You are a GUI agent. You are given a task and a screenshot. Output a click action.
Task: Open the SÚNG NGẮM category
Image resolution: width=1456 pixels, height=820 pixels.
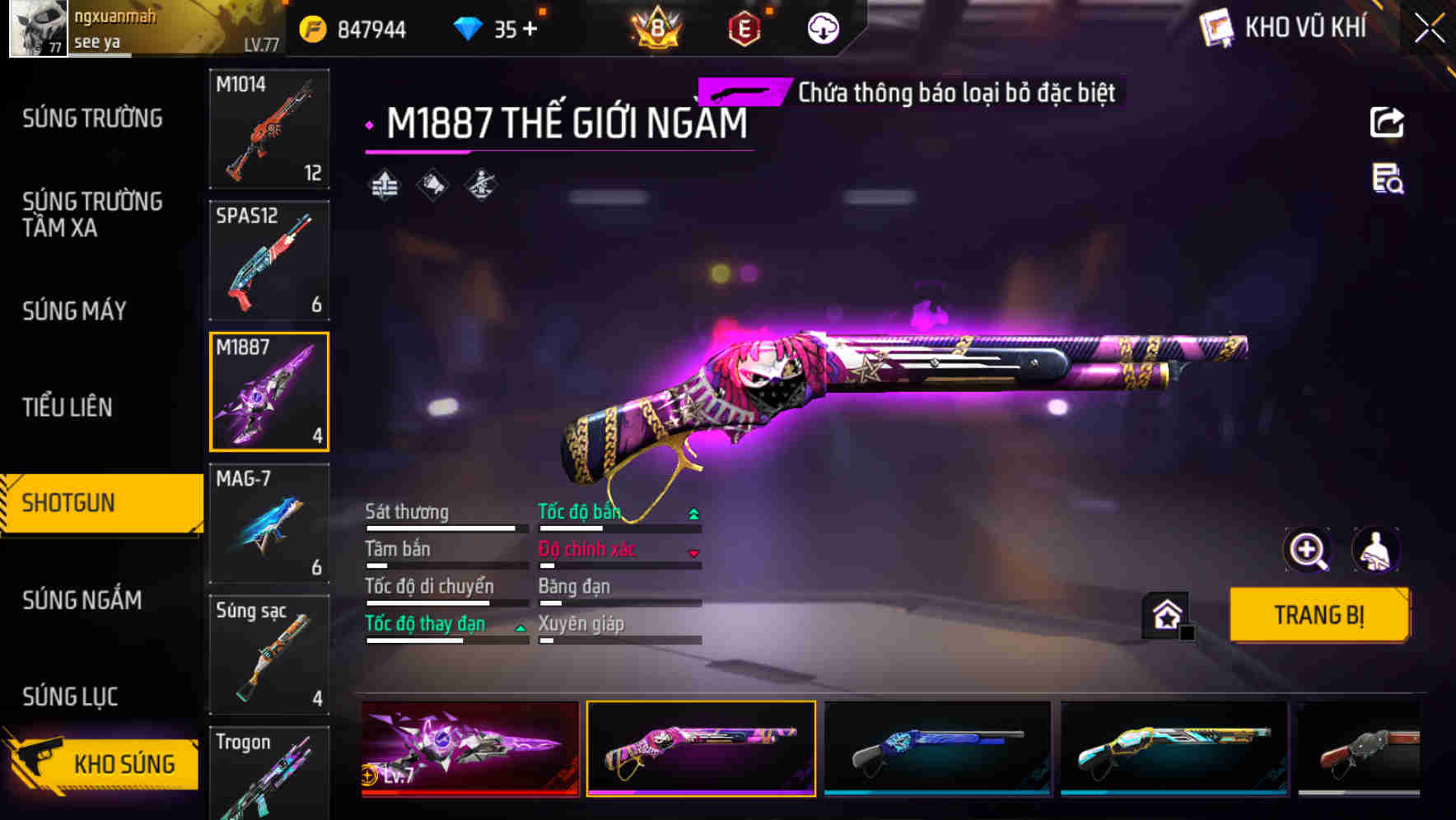coord(82,600)
